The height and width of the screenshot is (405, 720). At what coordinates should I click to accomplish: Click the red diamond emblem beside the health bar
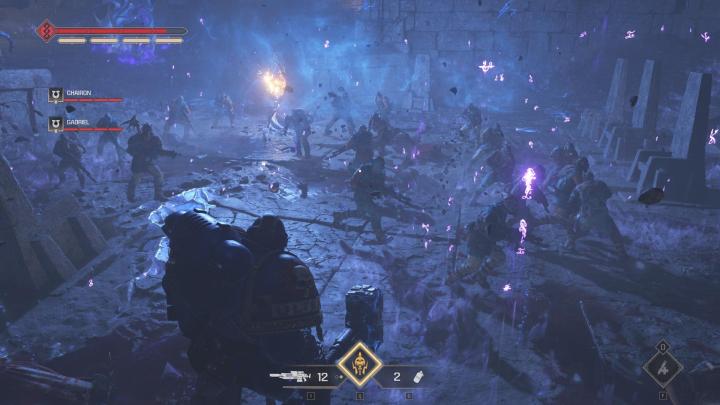(45, 31)
